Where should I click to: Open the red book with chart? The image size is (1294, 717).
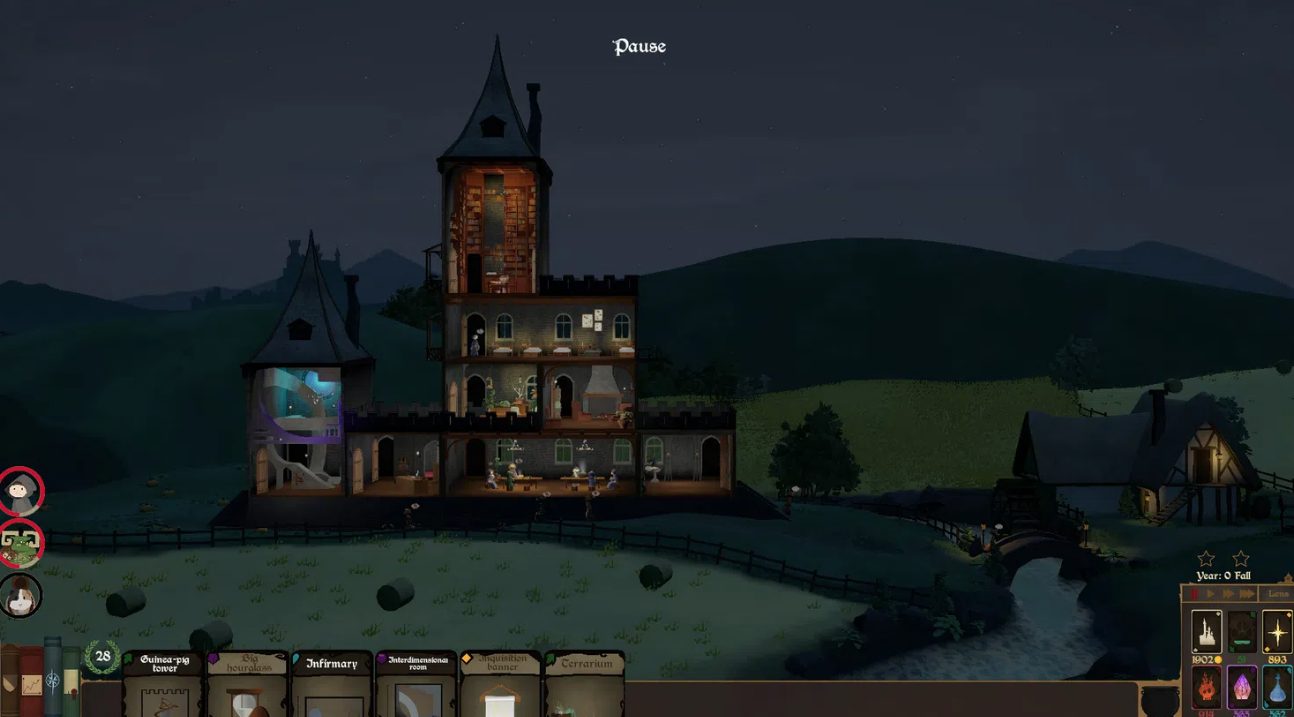pyautogui.click(x=32, y=682)
